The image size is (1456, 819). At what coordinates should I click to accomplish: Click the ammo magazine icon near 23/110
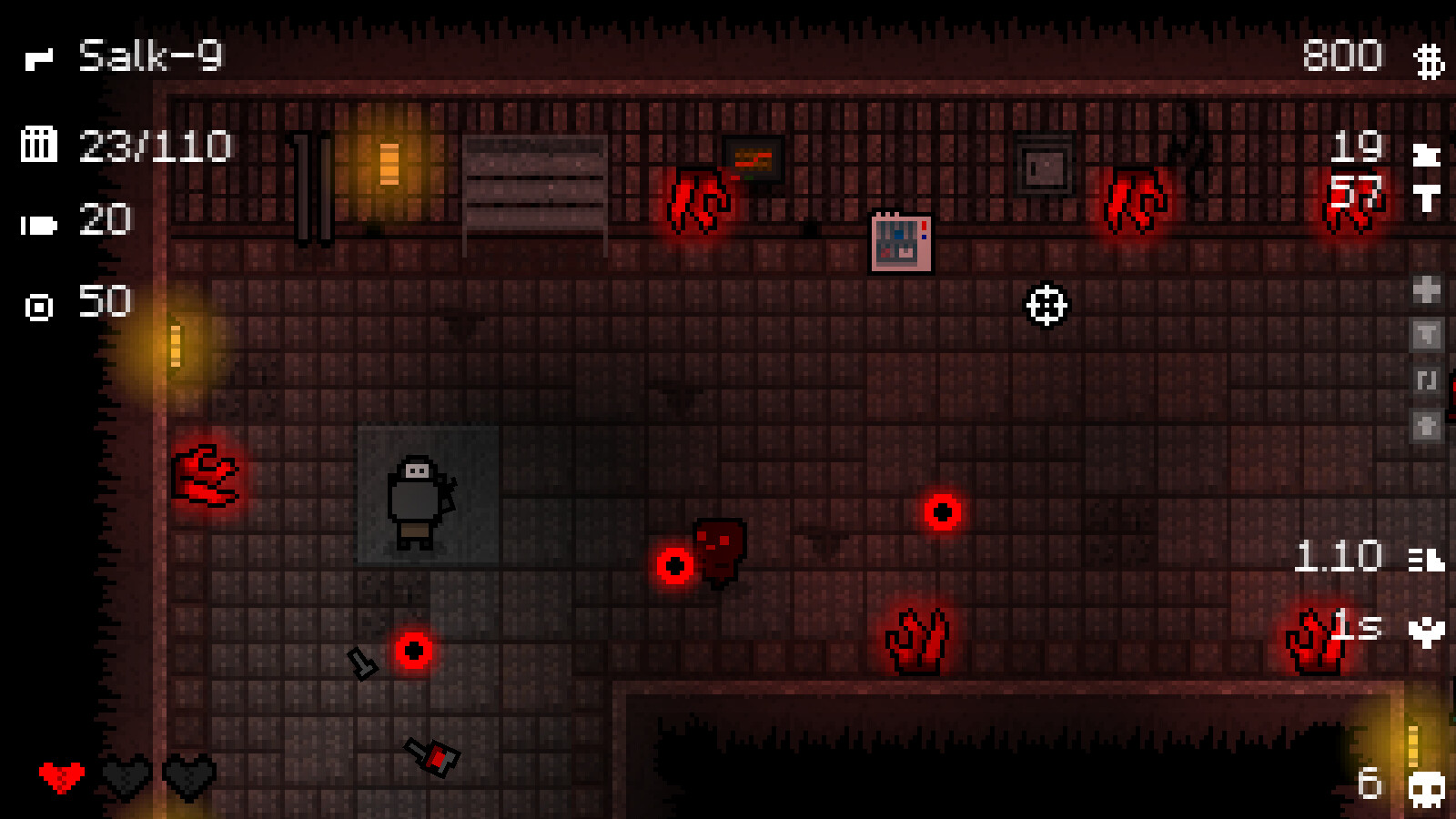tap(40, 146)
